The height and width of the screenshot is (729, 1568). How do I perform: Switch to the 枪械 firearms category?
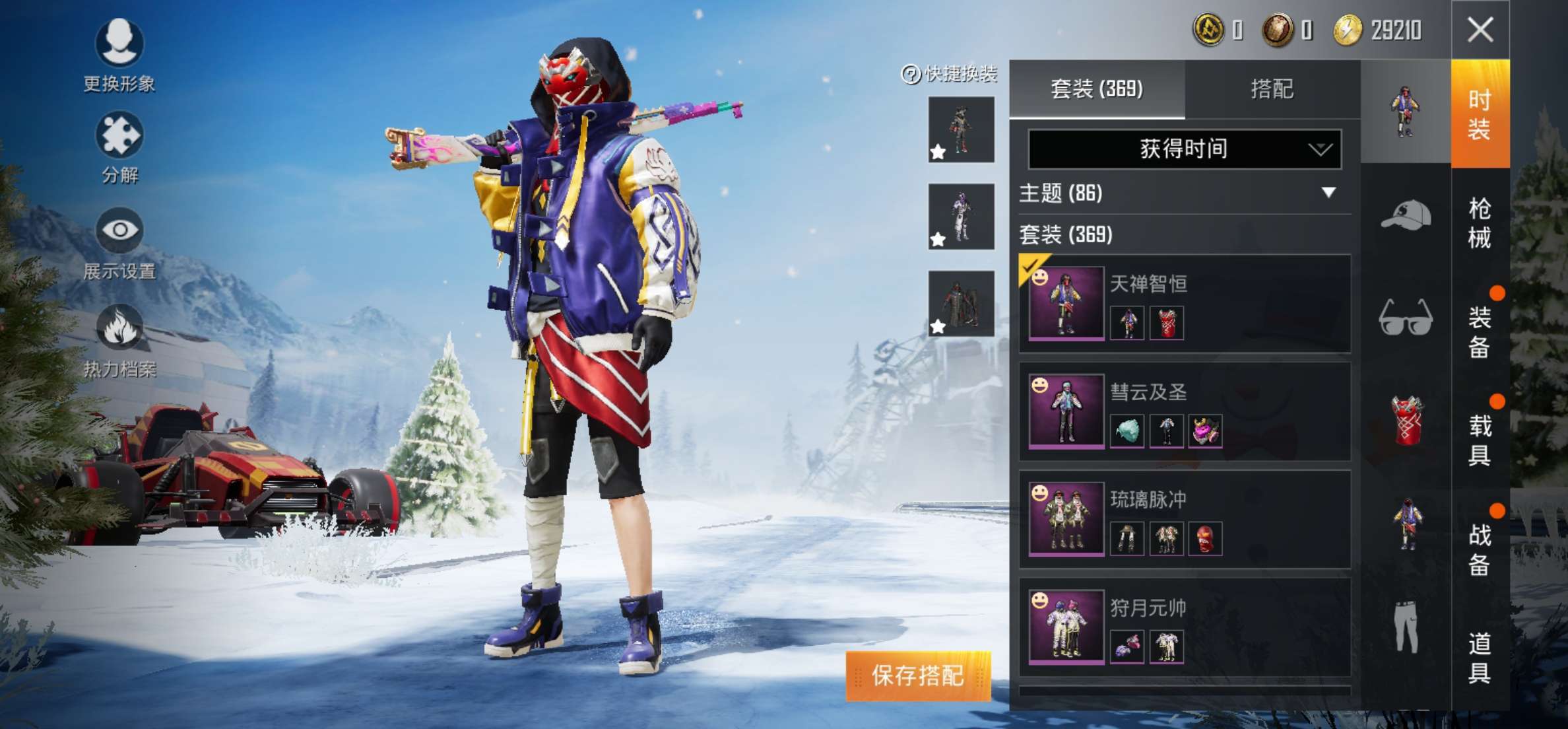[x=1480, y=223]
